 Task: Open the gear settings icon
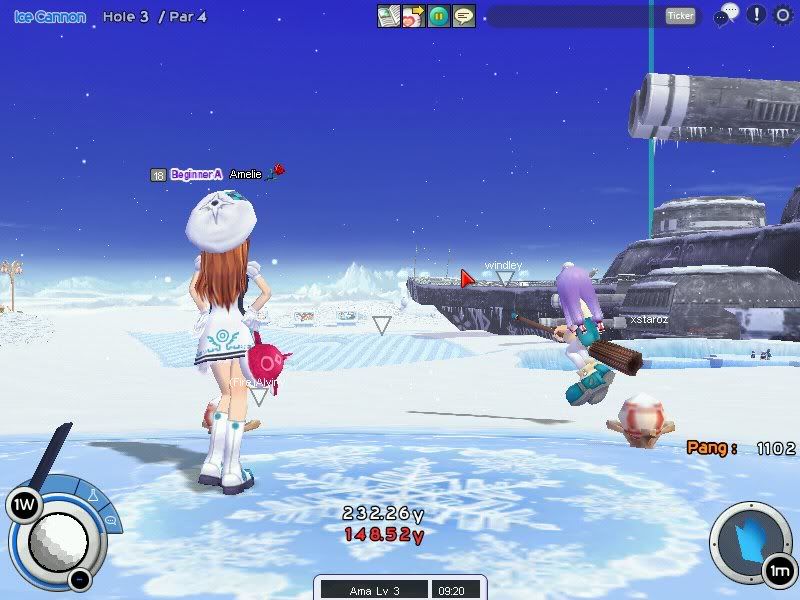coord(783,15)
